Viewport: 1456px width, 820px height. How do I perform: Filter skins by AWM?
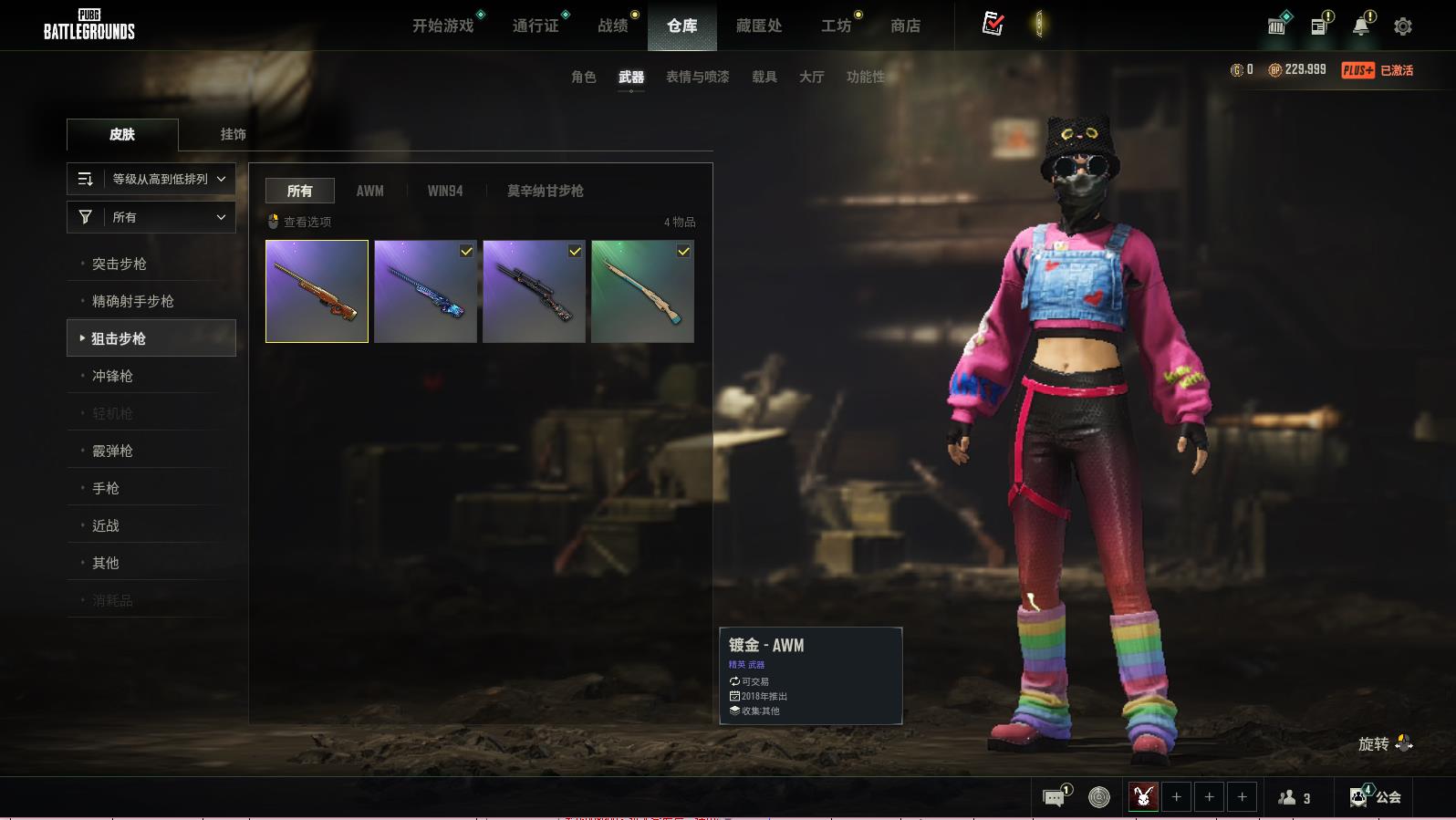point(369,191)
